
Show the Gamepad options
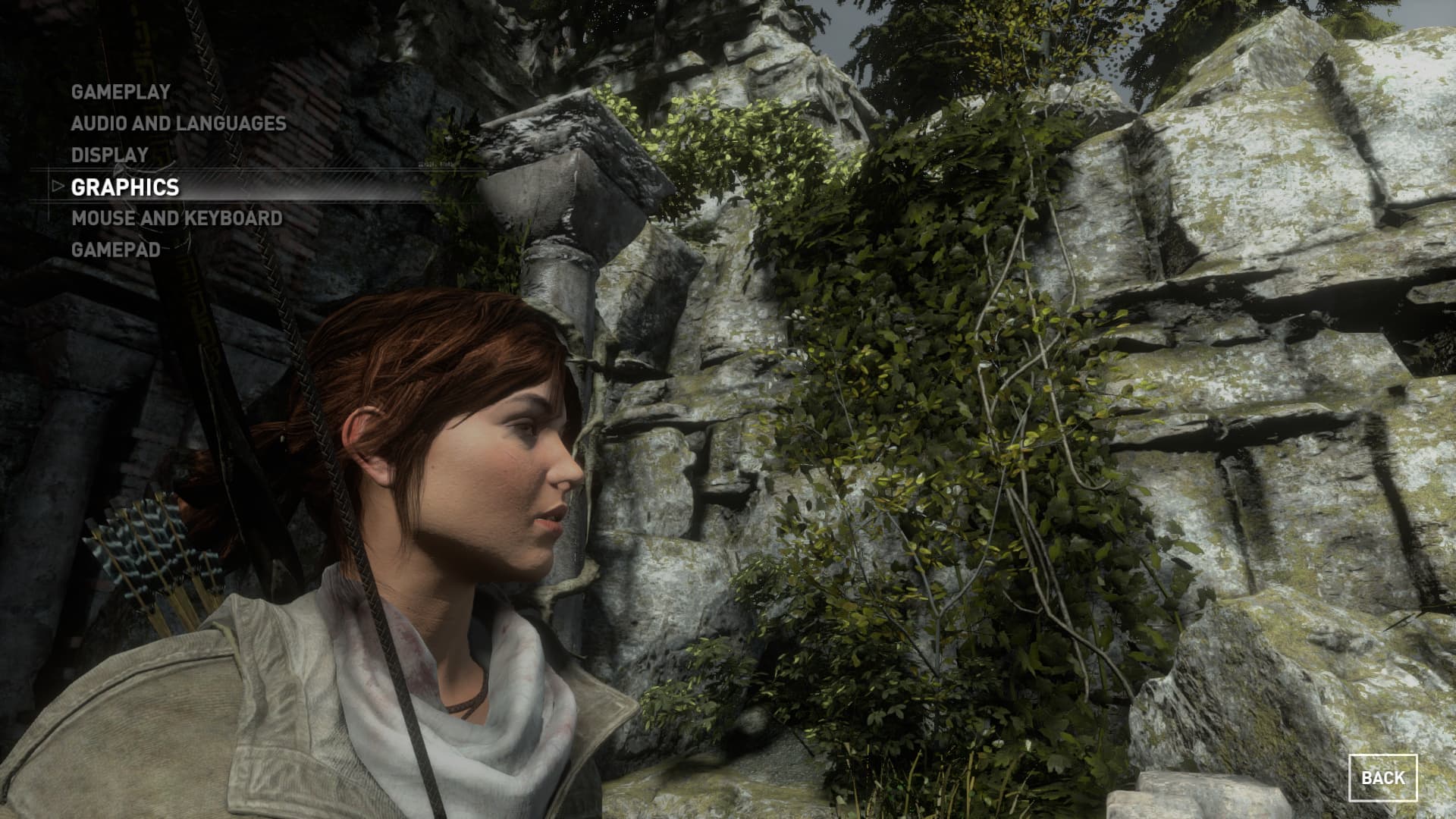[115, 249]
